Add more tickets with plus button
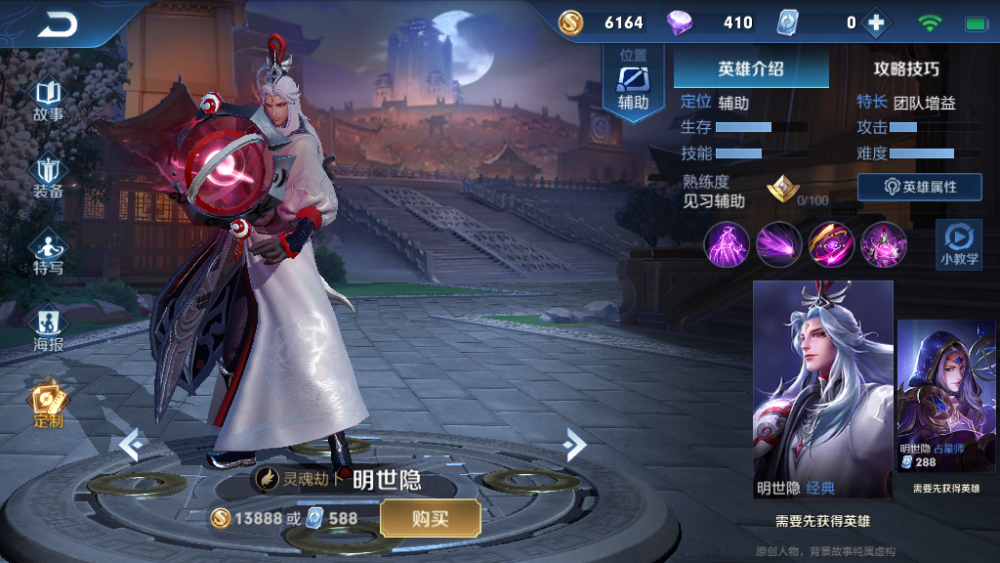Screen dimensions: 1000x563 coord(876,23)
